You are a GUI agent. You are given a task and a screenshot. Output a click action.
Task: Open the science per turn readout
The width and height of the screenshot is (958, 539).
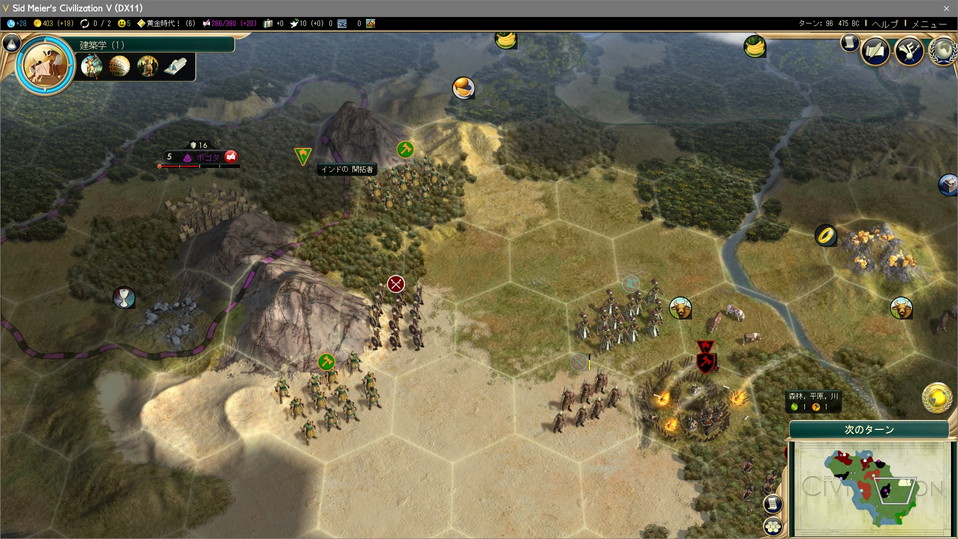coord(17,23)
